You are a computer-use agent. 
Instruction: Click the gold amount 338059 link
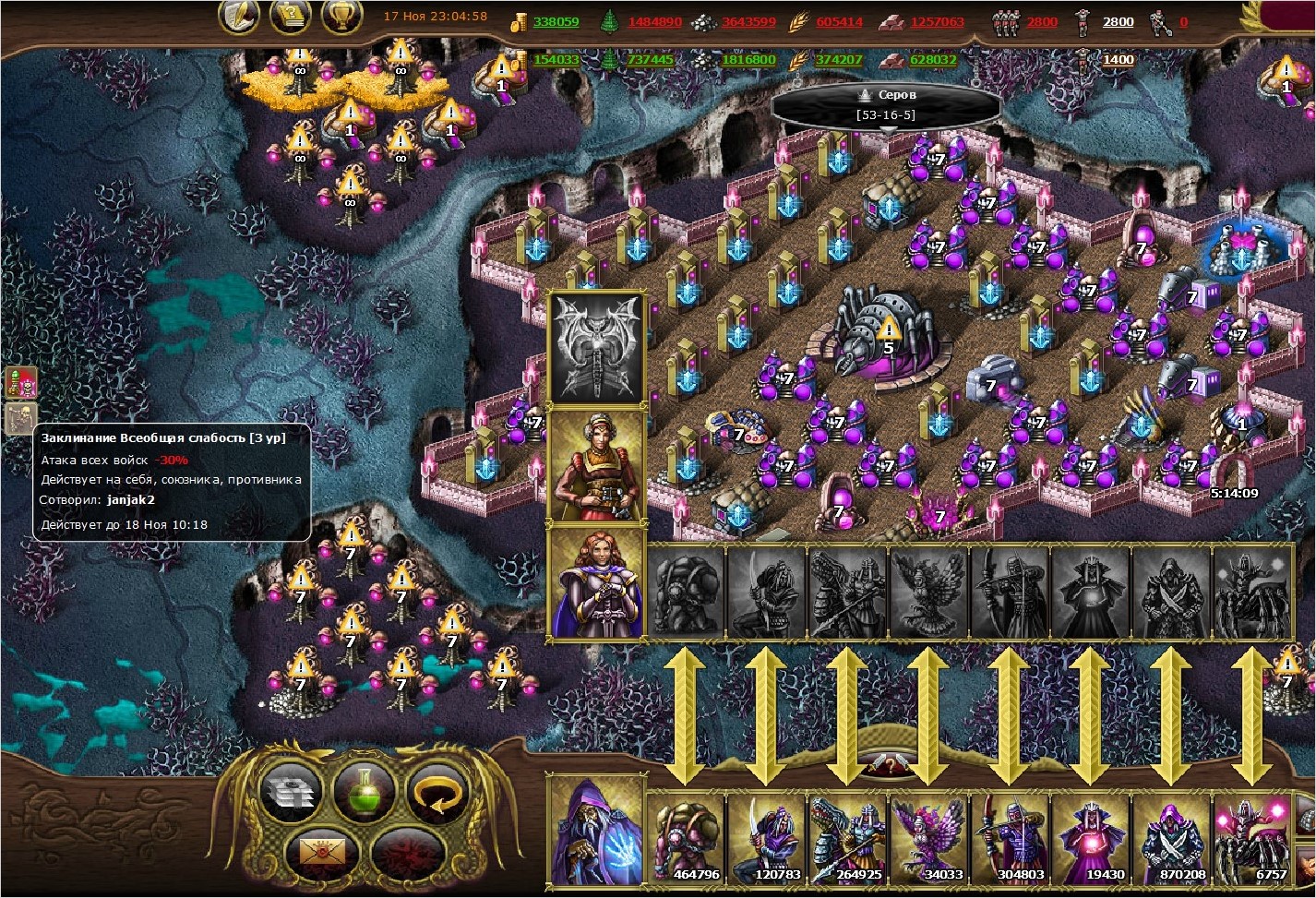click(556, 22)
